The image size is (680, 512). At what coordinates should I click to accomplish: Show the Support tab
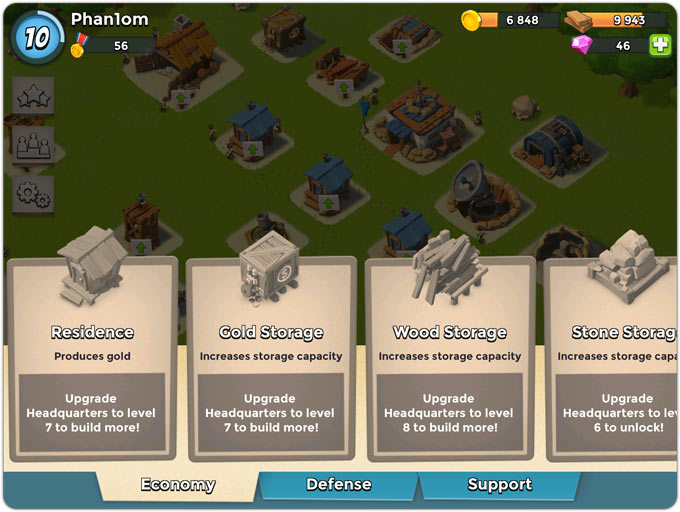click(x=499, y=485)
